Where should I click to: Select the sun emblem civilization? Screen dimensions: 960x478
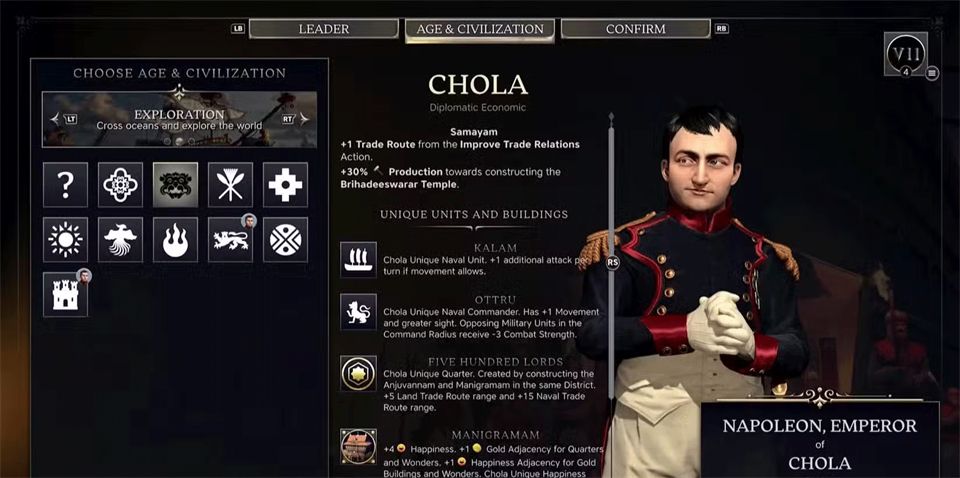(x=65, y=239)
